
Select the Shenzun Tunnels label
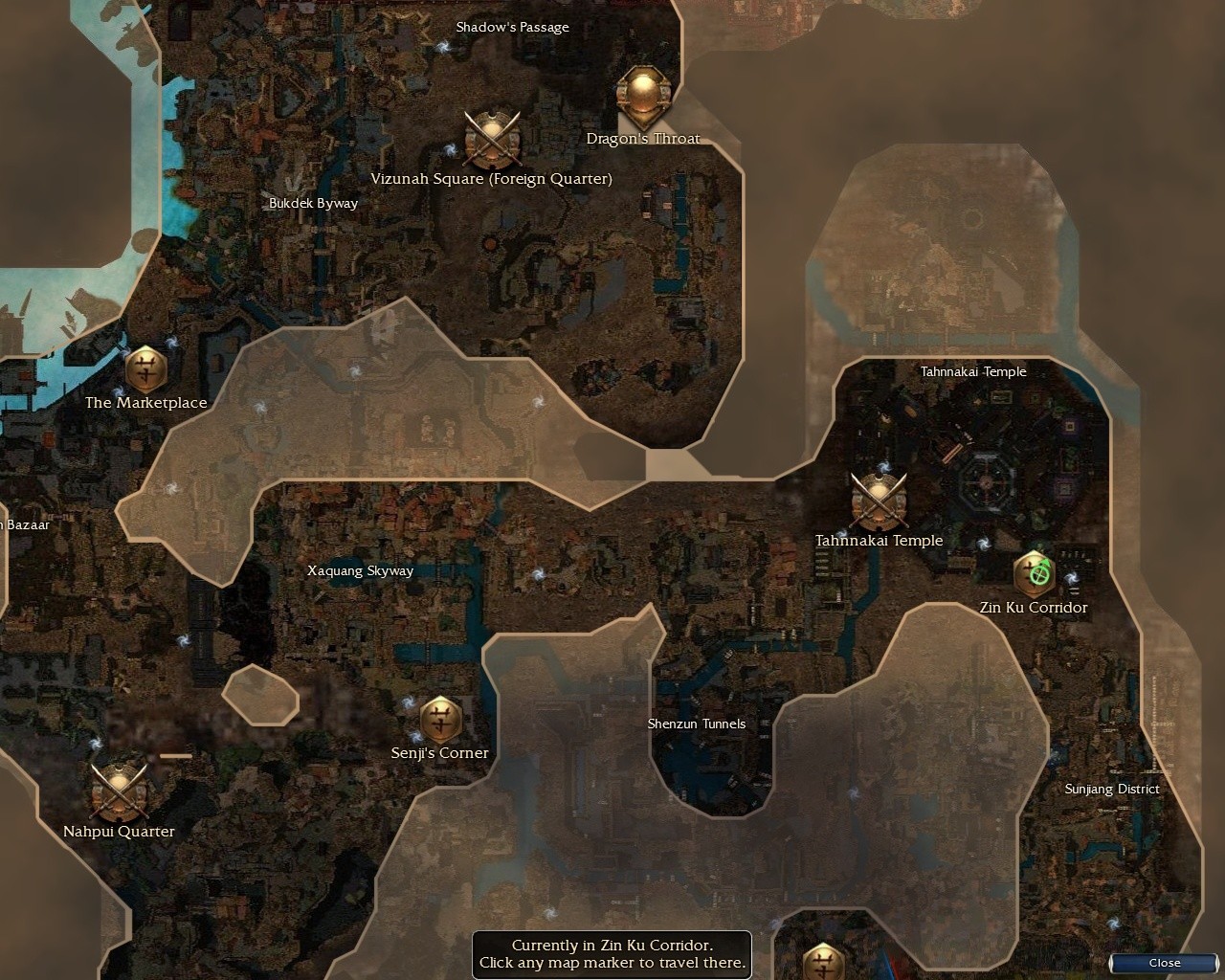(697, 724)
